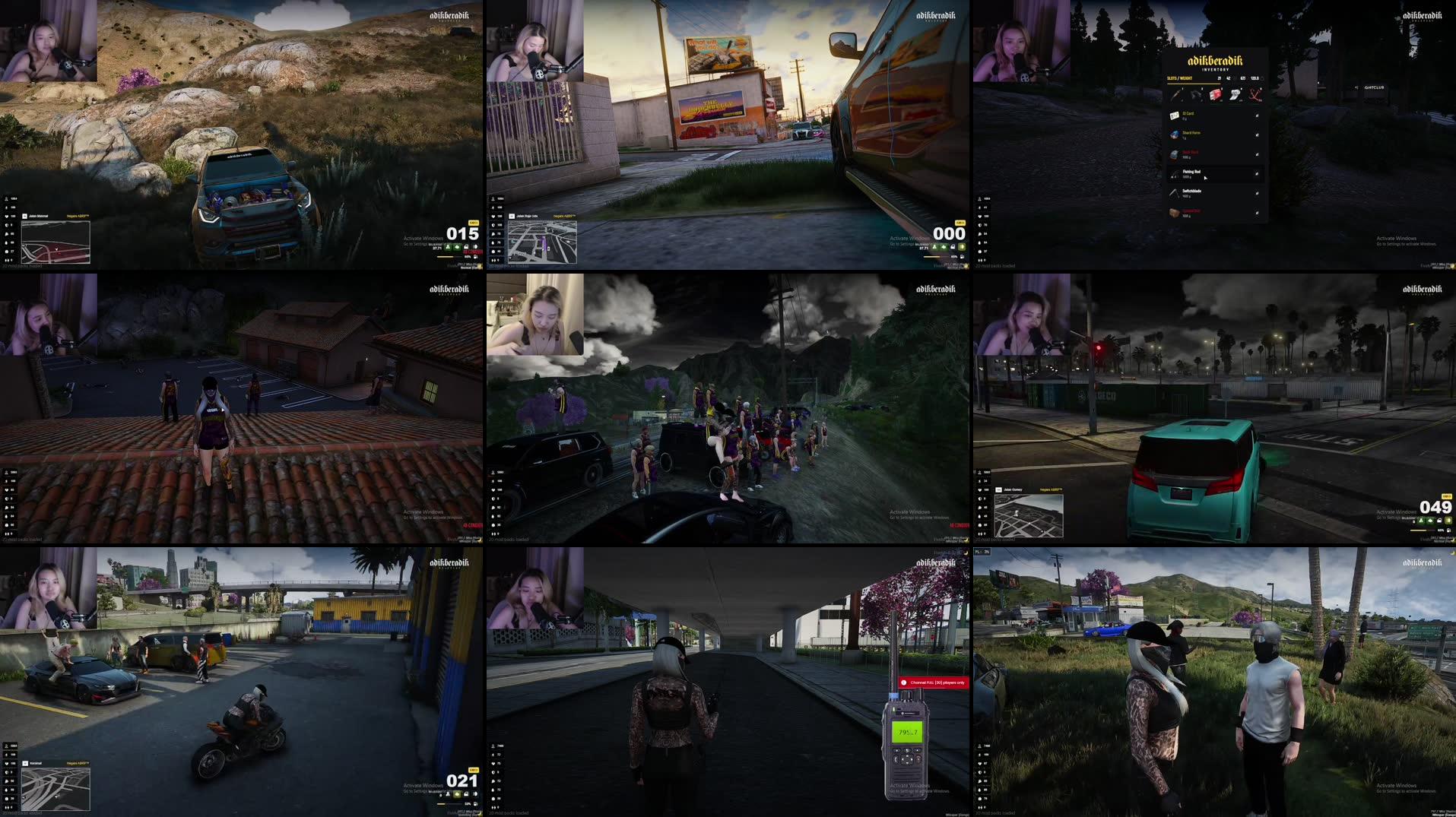Image resolution: width=1456 pixels, height=817 pixels.
Task: Click the bandage item in the hotbar
Action: pyautogui.click(x=1236, y=94)
